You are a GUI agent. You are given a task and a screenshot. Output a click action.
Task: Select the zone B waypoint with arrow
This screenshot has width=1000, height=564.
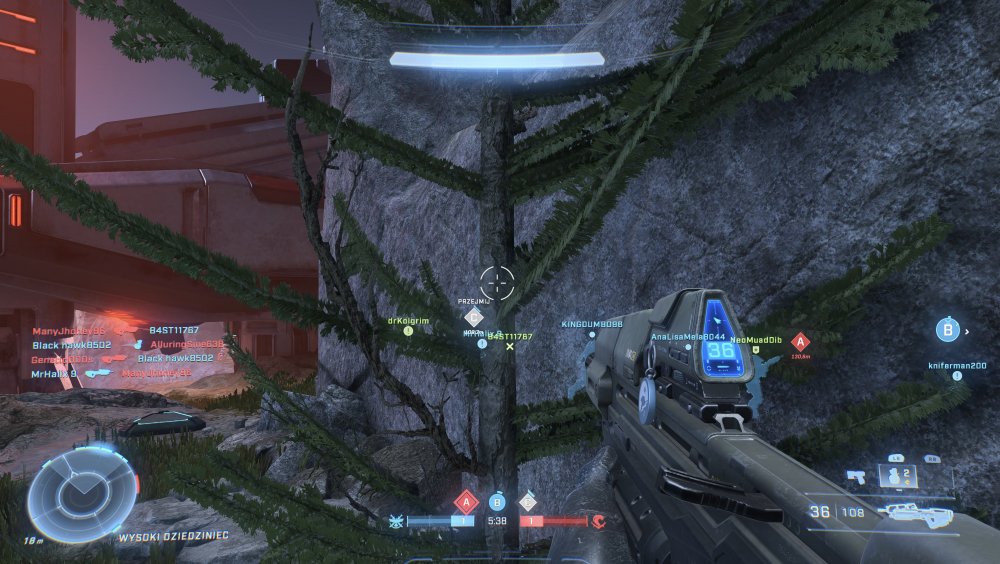coord(947,328)
